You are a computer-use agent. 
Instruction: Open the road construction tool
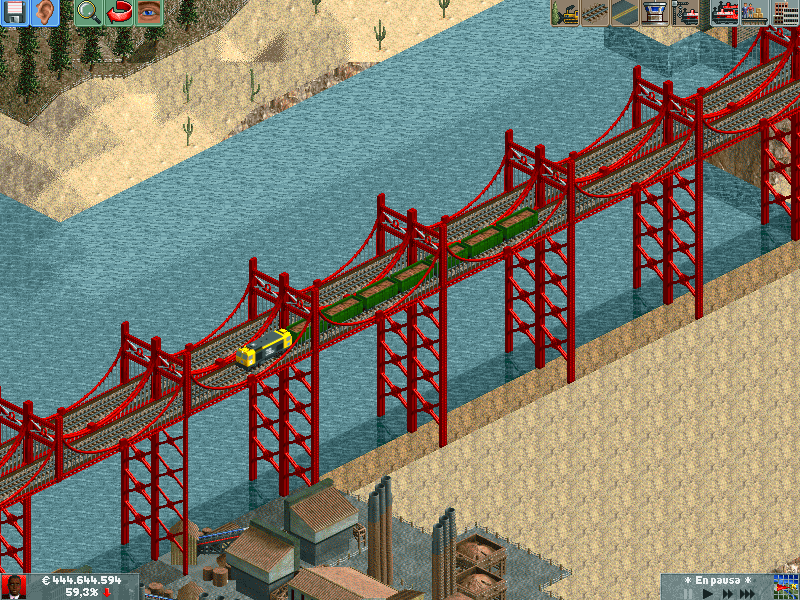click(625, 13)
